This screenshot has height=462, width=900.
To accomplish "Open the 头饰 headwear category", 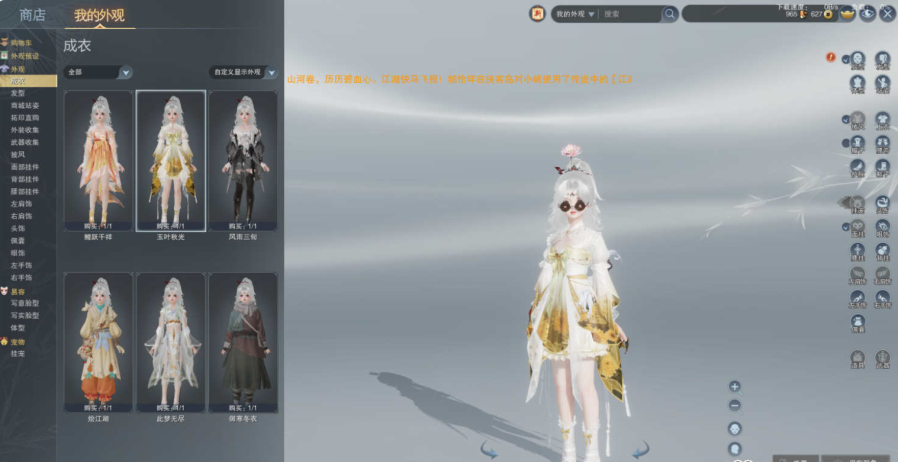I will (18, 228).
